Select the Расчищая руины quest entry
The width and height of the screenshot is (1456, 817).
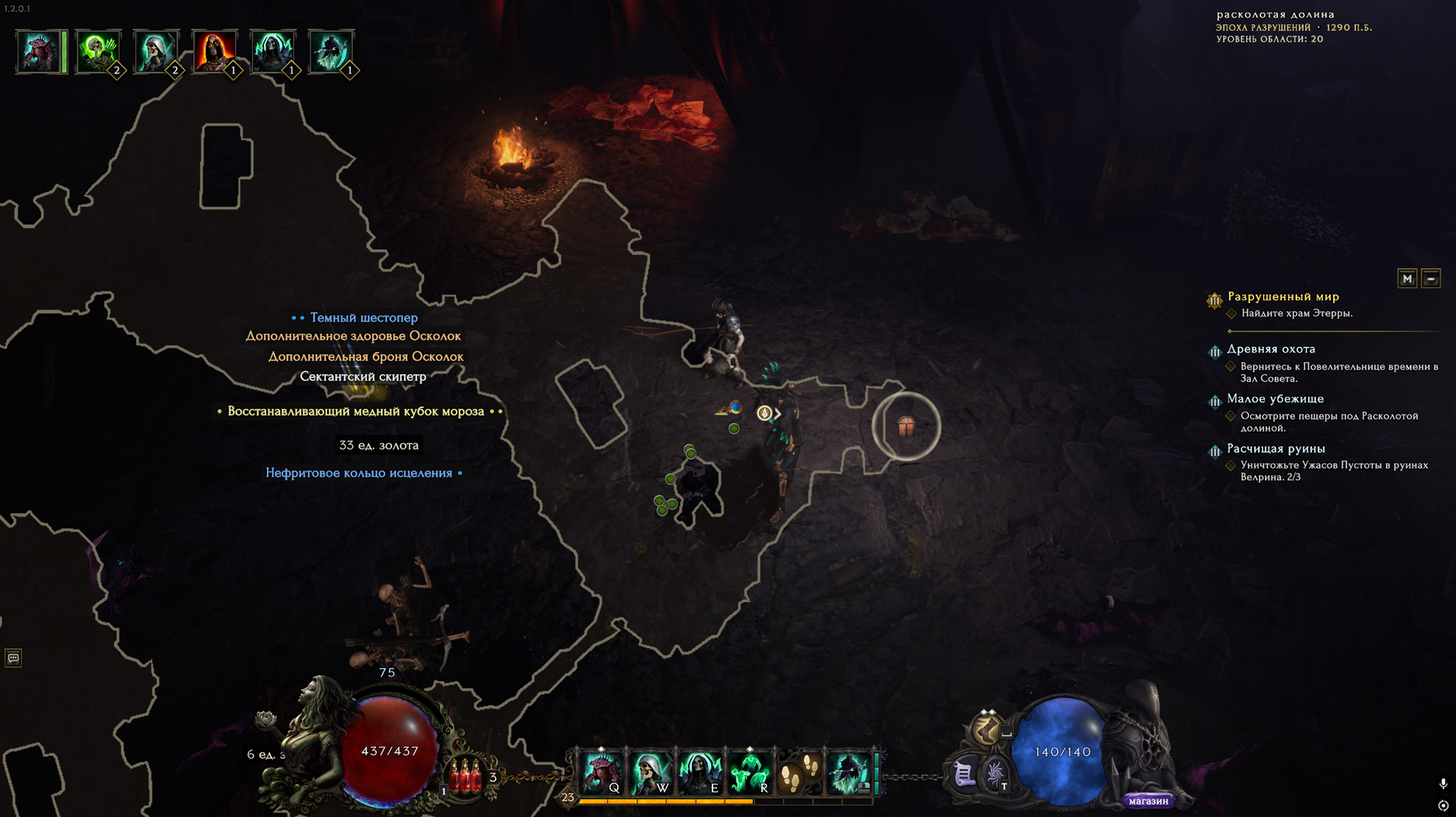coord(1276,449)
